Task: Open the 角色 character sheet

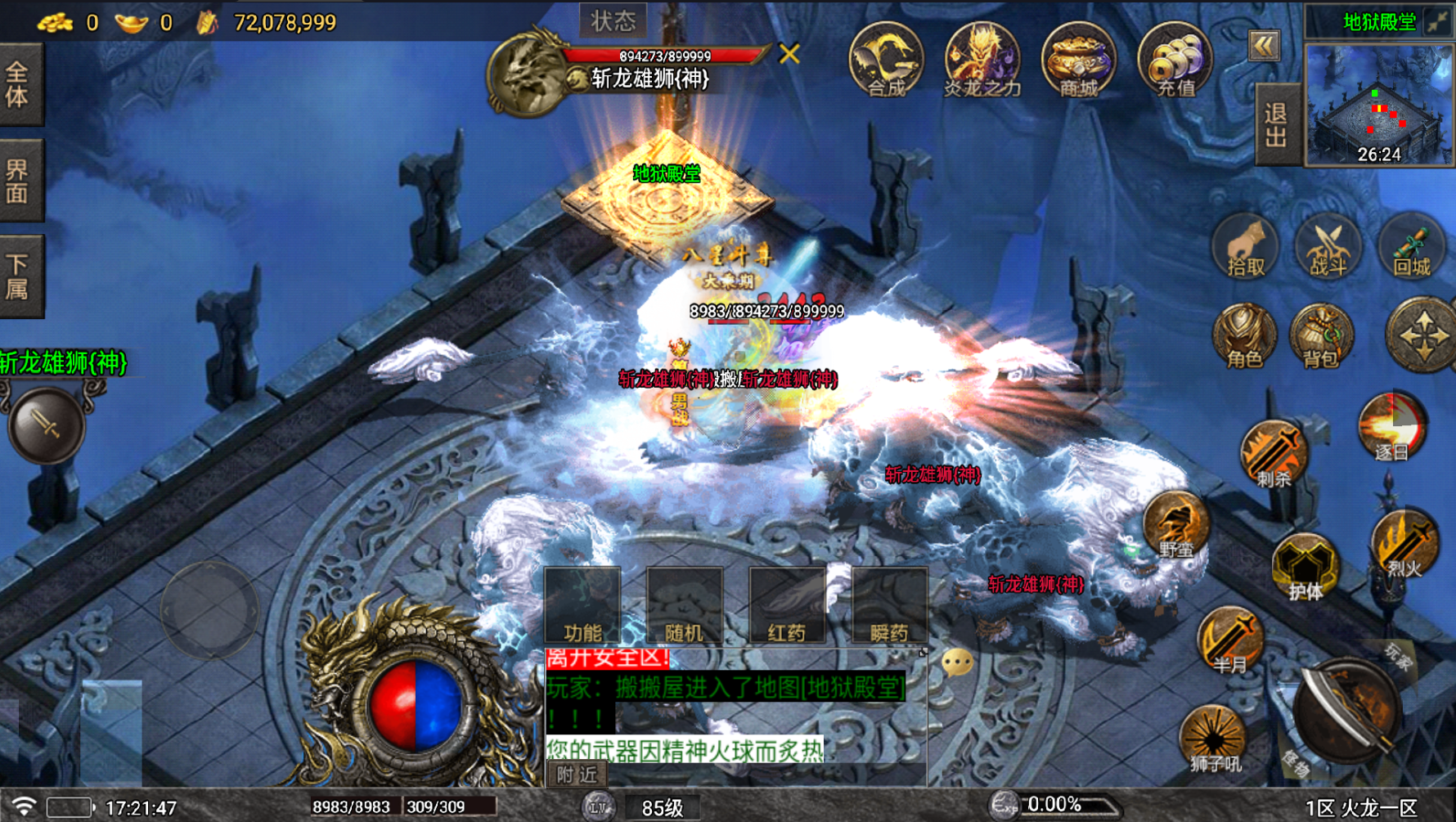Action: [1244, 337]
